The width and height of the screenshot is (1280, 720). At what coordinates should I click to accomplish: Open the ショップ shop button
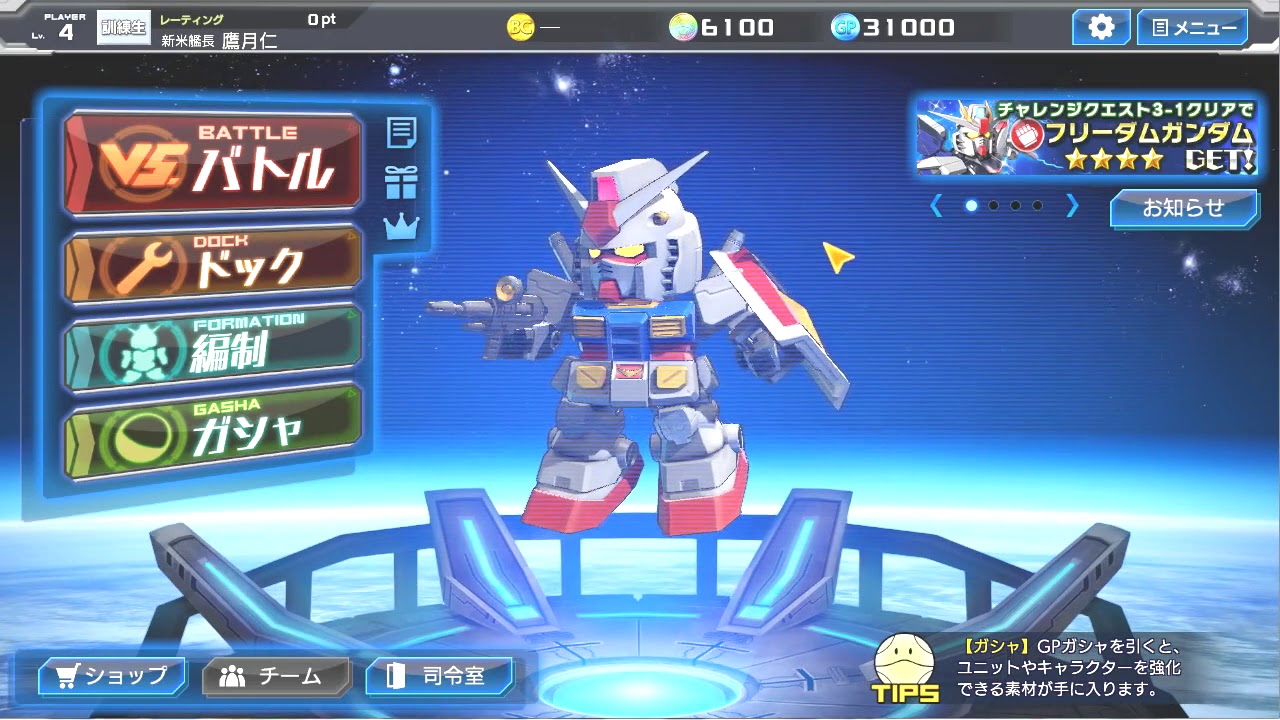pyautogui.click(x=110, y=676)
